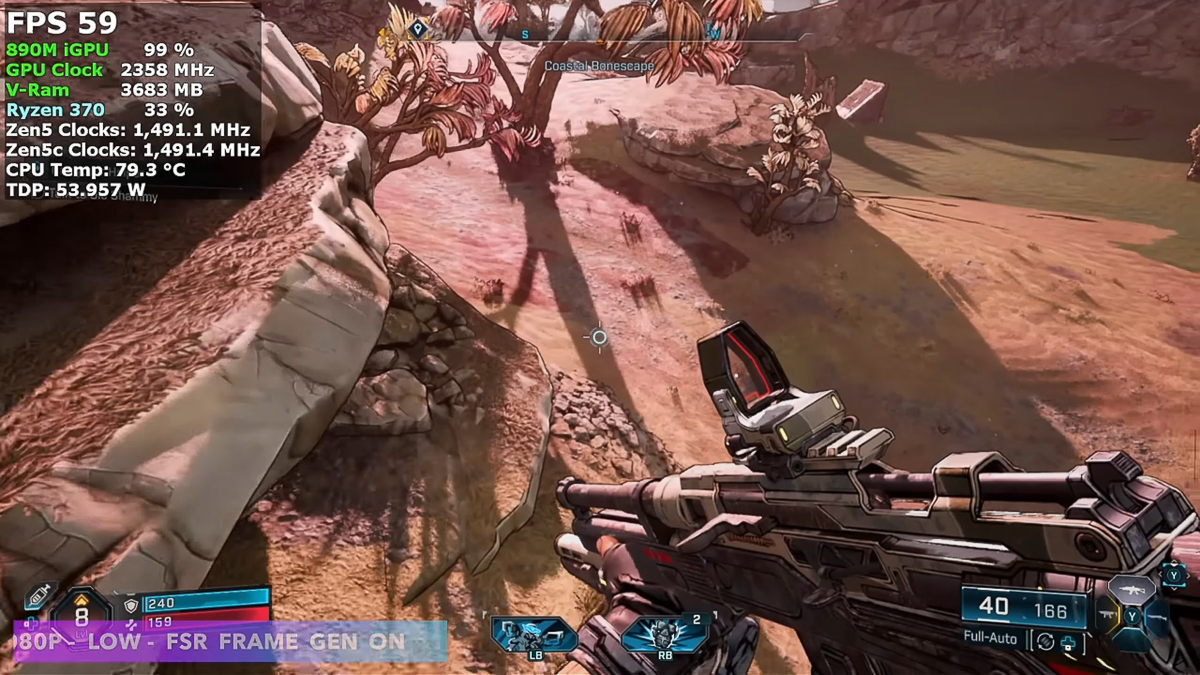Choose the top assault rifle weapon slot
This screenshot has height=675, width=1200.
point(1131,589)
